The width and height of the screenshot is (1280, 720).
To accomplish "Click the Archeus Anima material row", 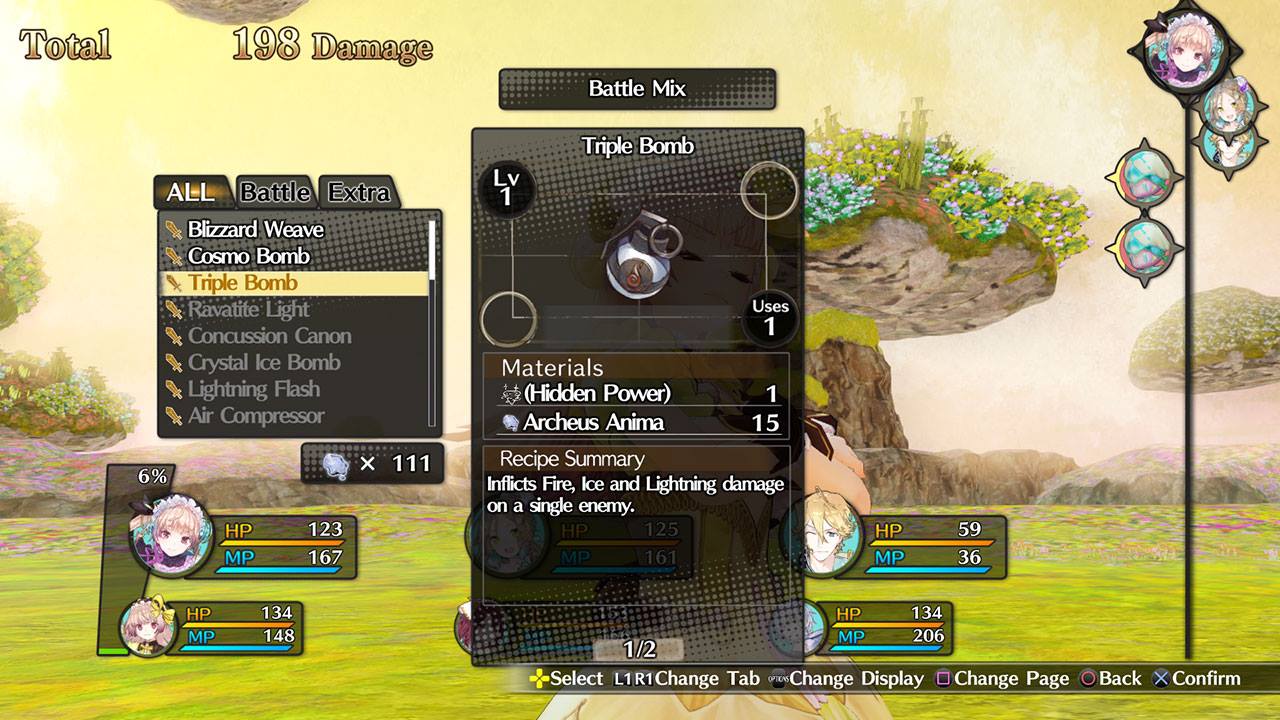I will (637, 422).
